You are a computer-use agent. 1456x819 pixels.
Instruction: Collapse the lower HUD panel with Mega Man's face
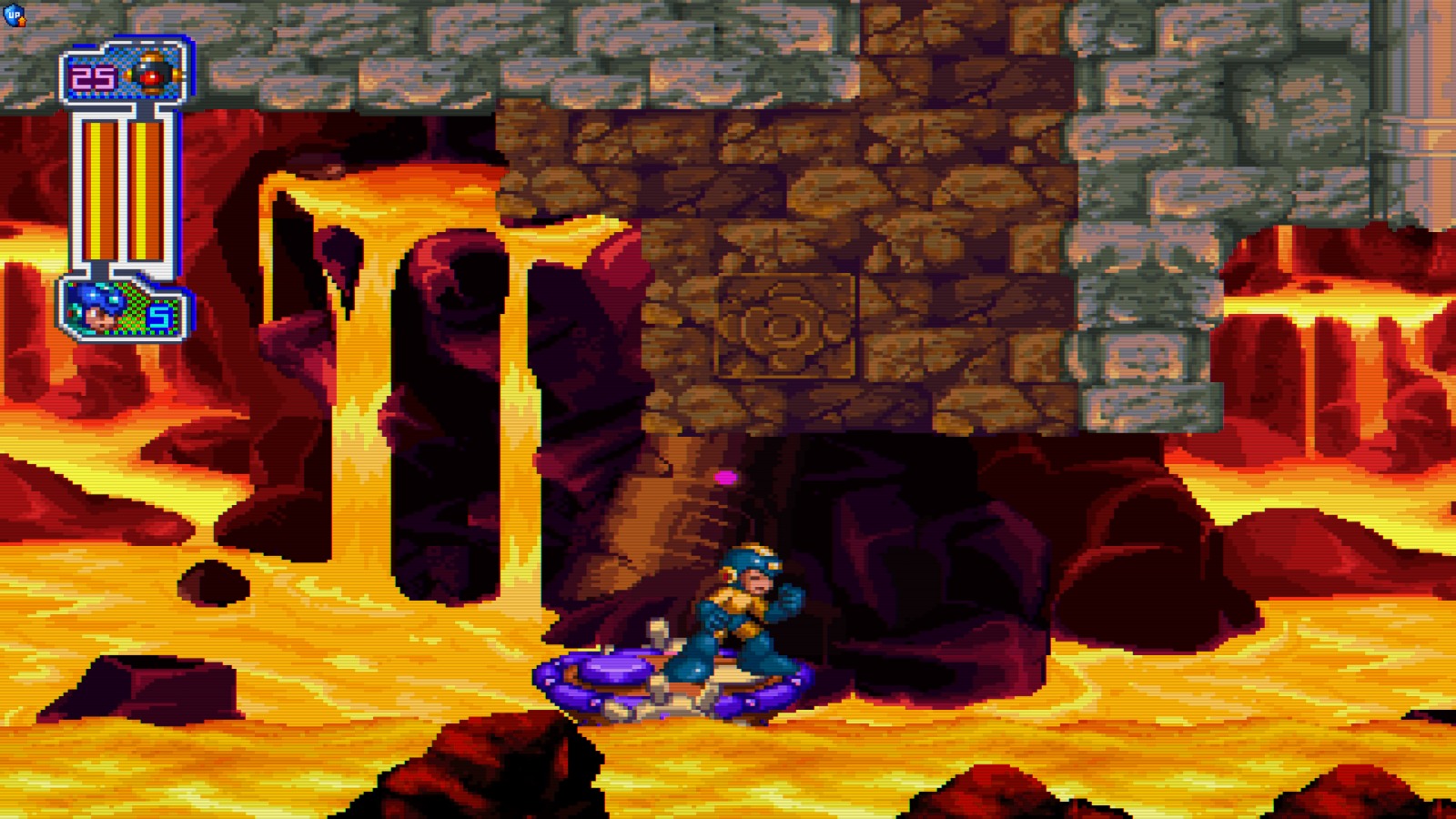(x=126, y=309)
